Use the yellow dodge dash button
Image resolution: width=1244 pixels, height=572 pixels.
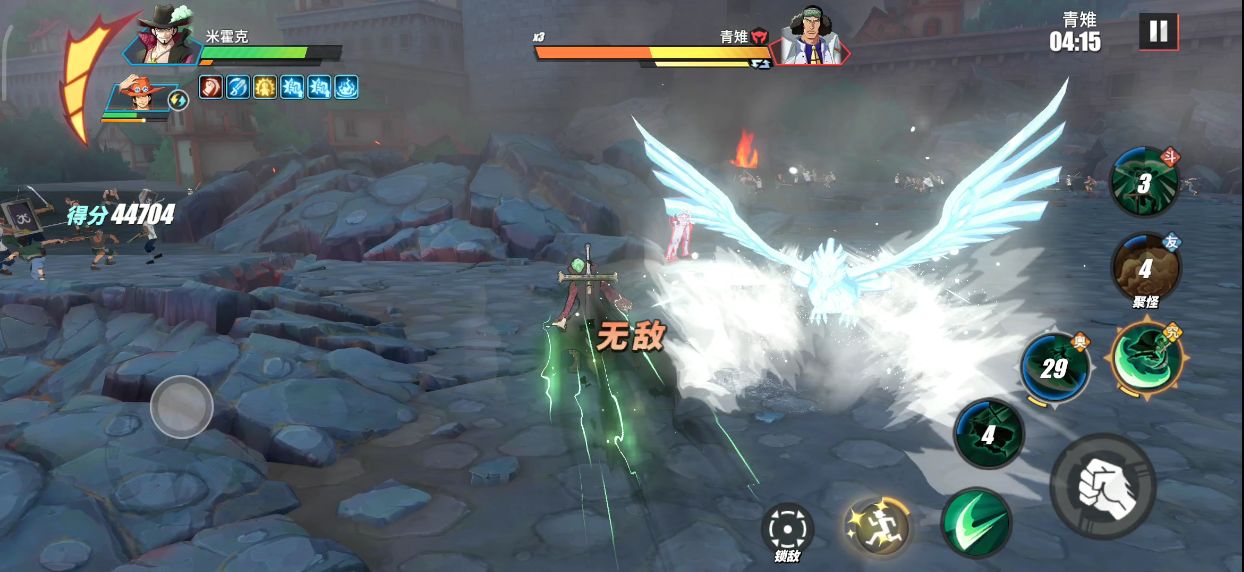click(x=876, y=526)
